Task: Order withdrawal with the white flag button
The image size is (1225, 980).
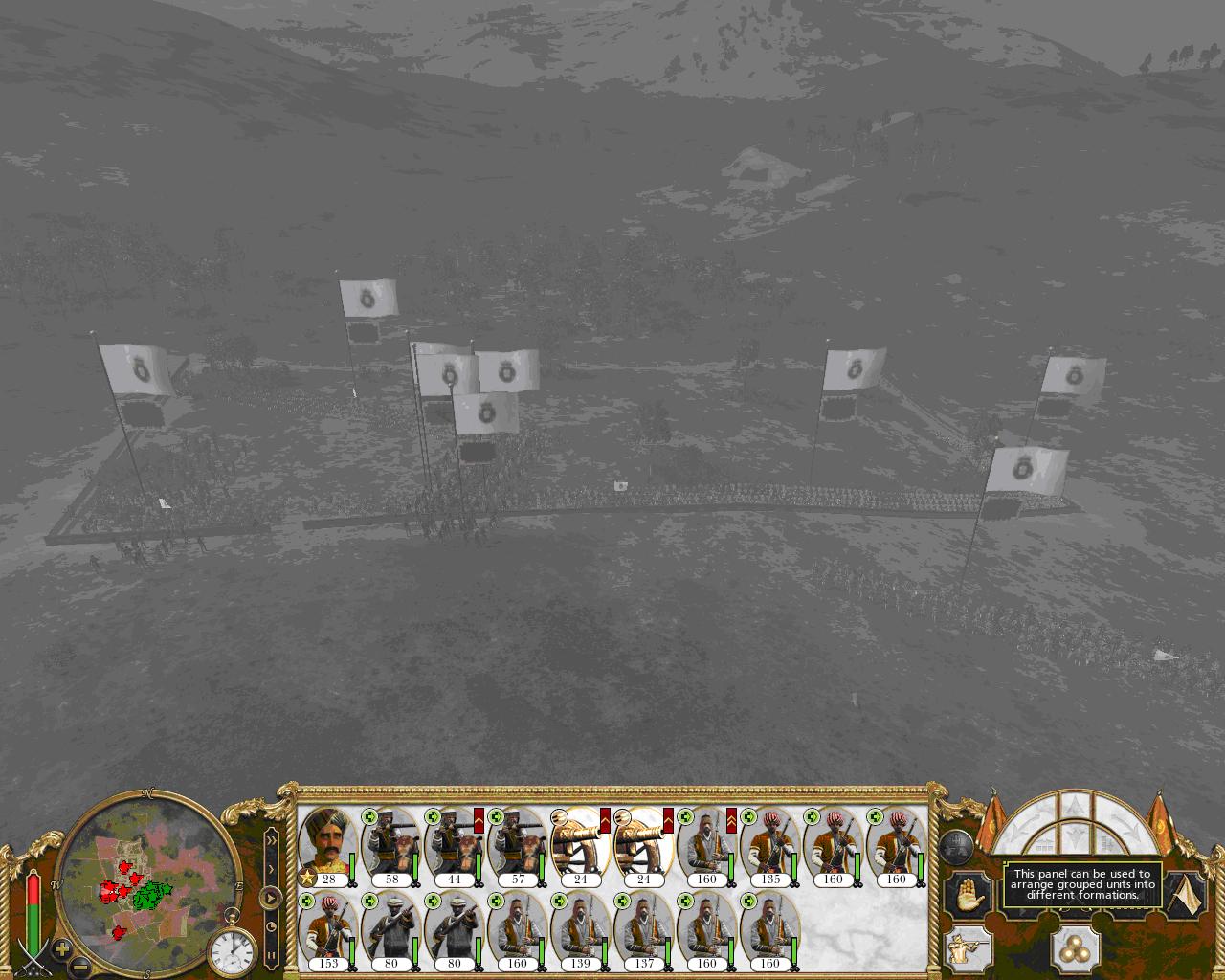Action: click(1188, 894)
